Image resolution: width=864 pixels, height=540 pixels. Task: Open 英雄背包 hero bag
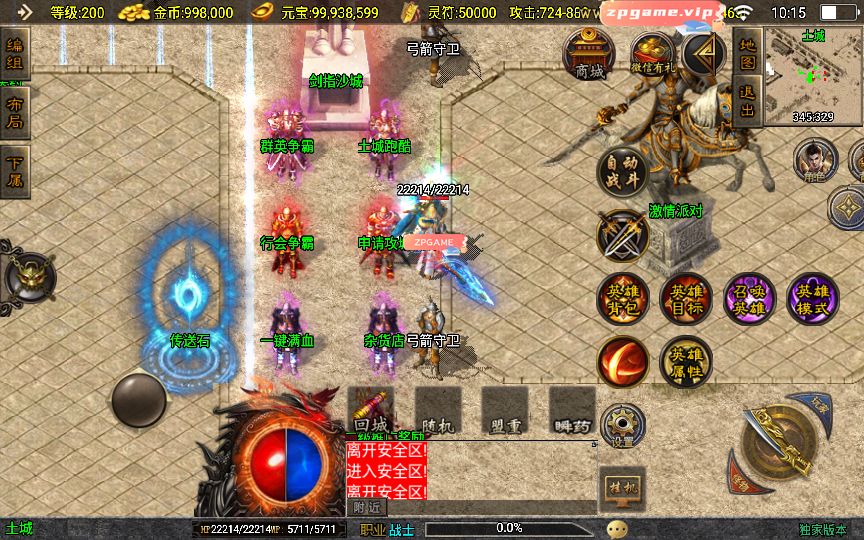[x=622, y=298]
